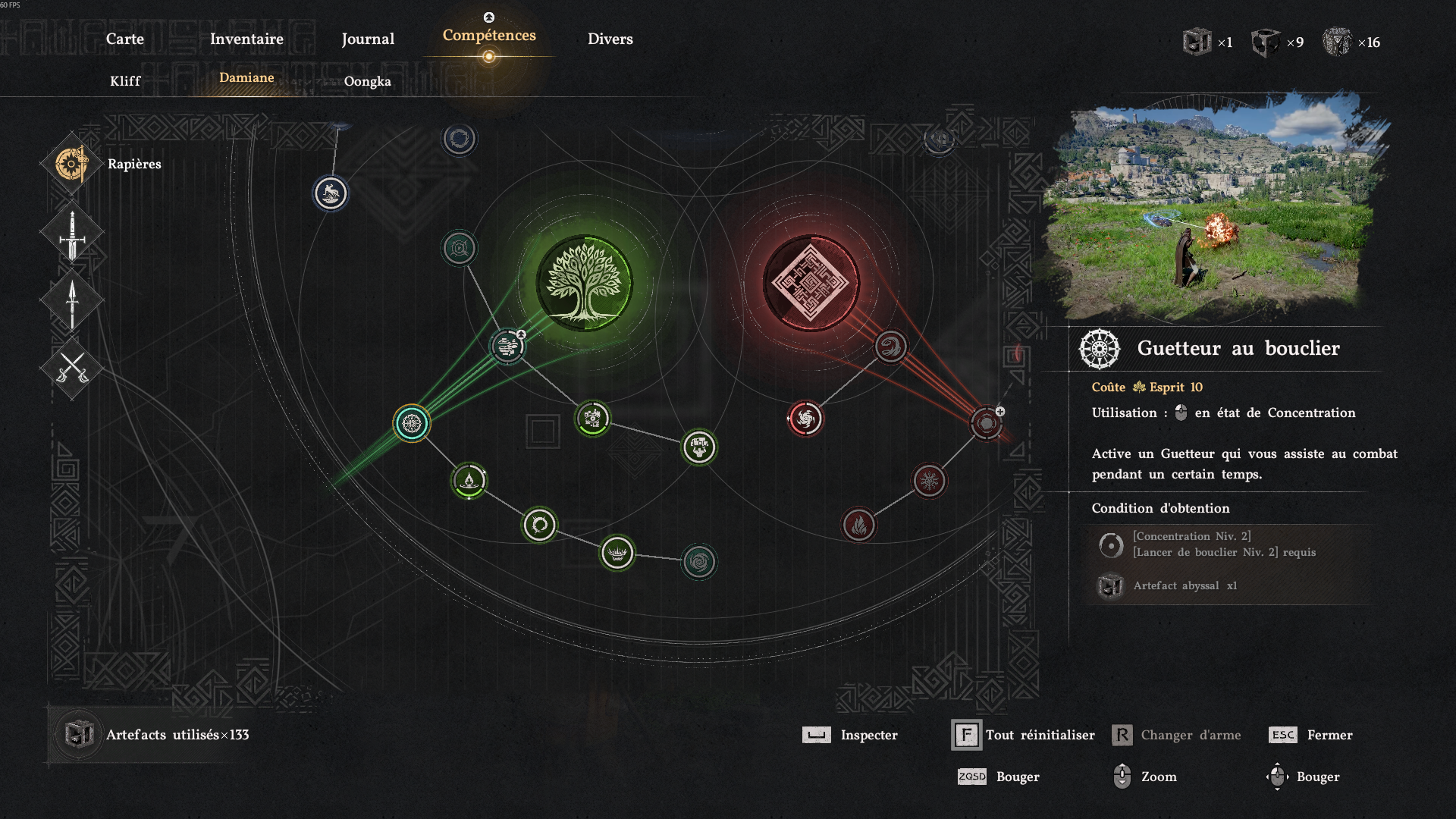Show Kliff's skill tree
This screenshot has height=819, width=1456.
125,81
